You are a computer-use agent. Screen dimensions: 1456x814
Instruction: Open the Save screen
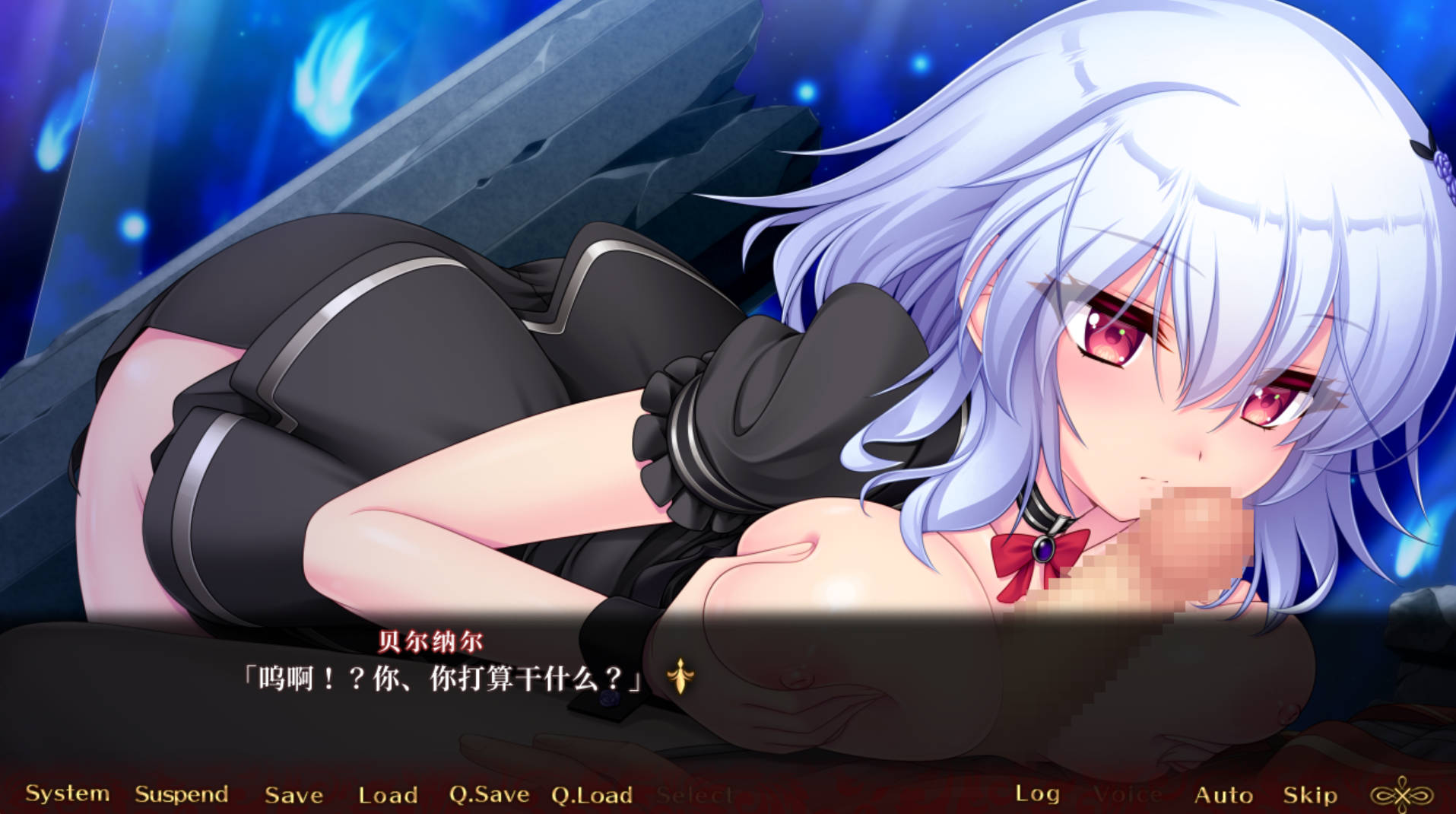click(293, 795)
